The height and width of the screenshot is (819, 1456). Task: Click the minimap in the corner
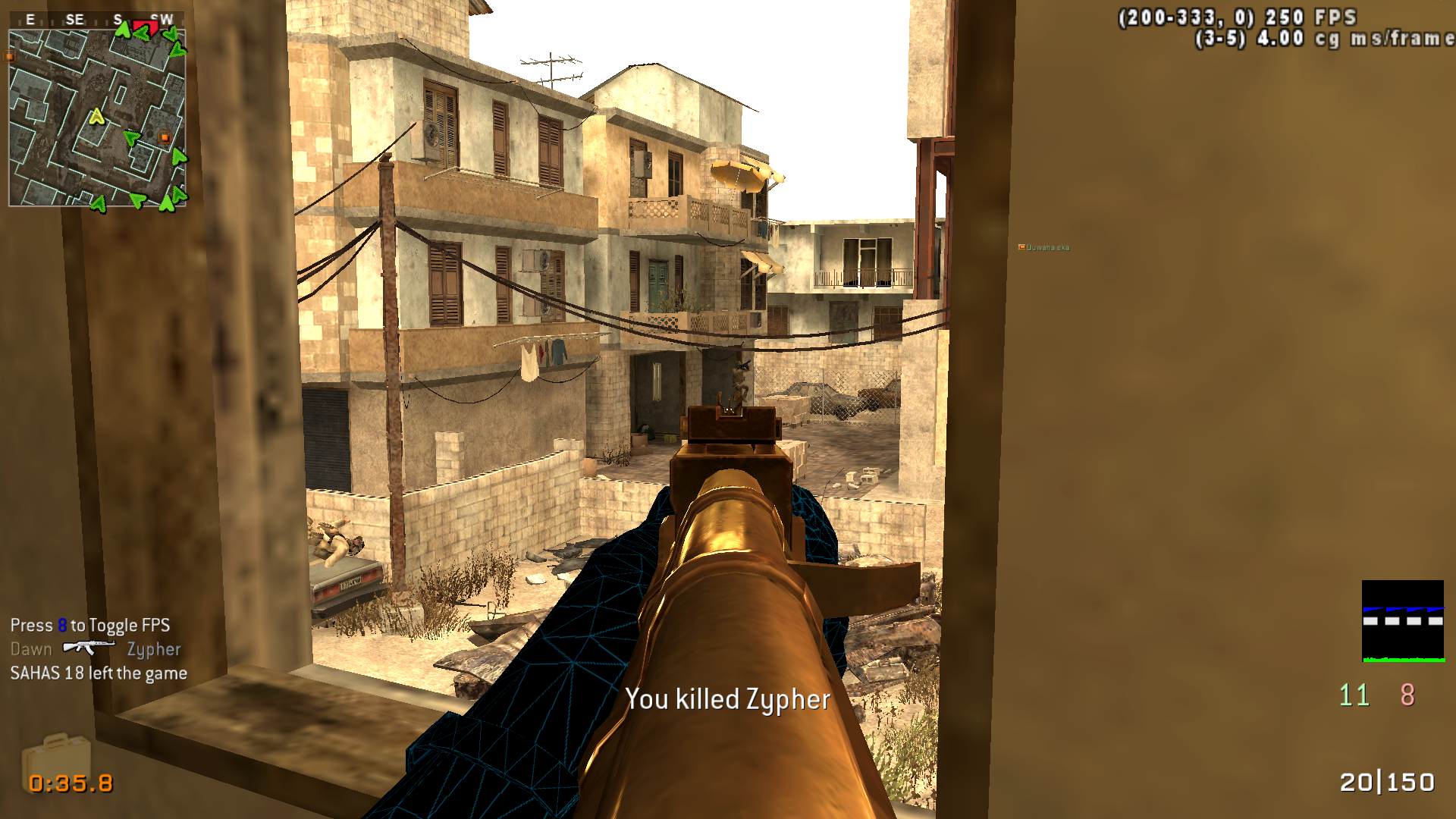tap(97, 118)
